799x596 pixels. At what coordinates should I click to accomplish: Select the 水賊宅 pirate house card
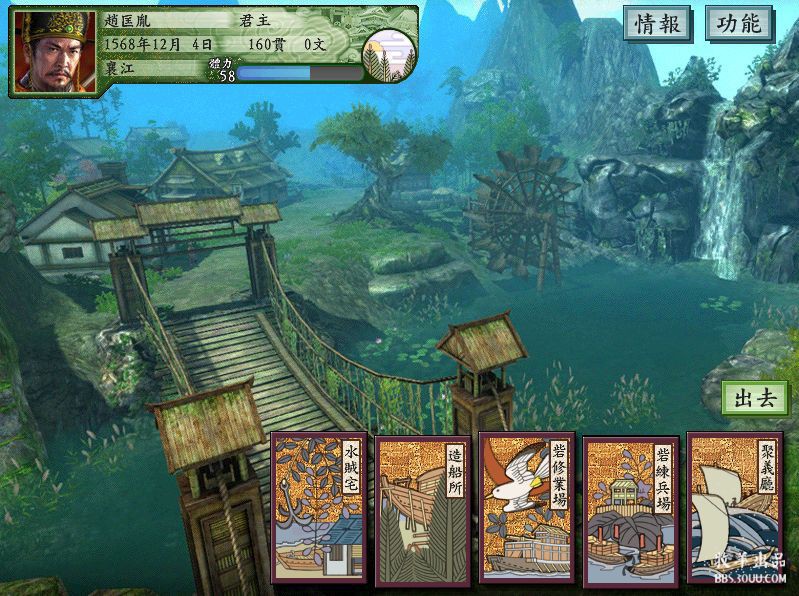319,509
